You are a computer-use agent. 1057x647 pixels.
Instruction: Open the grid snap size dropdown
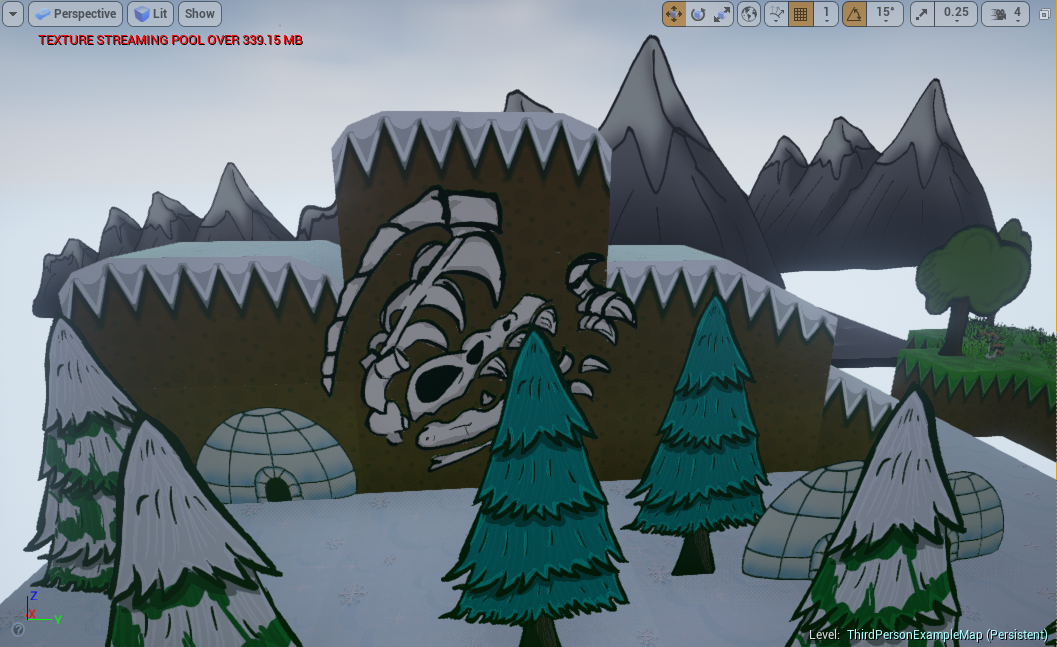point(826,14)
